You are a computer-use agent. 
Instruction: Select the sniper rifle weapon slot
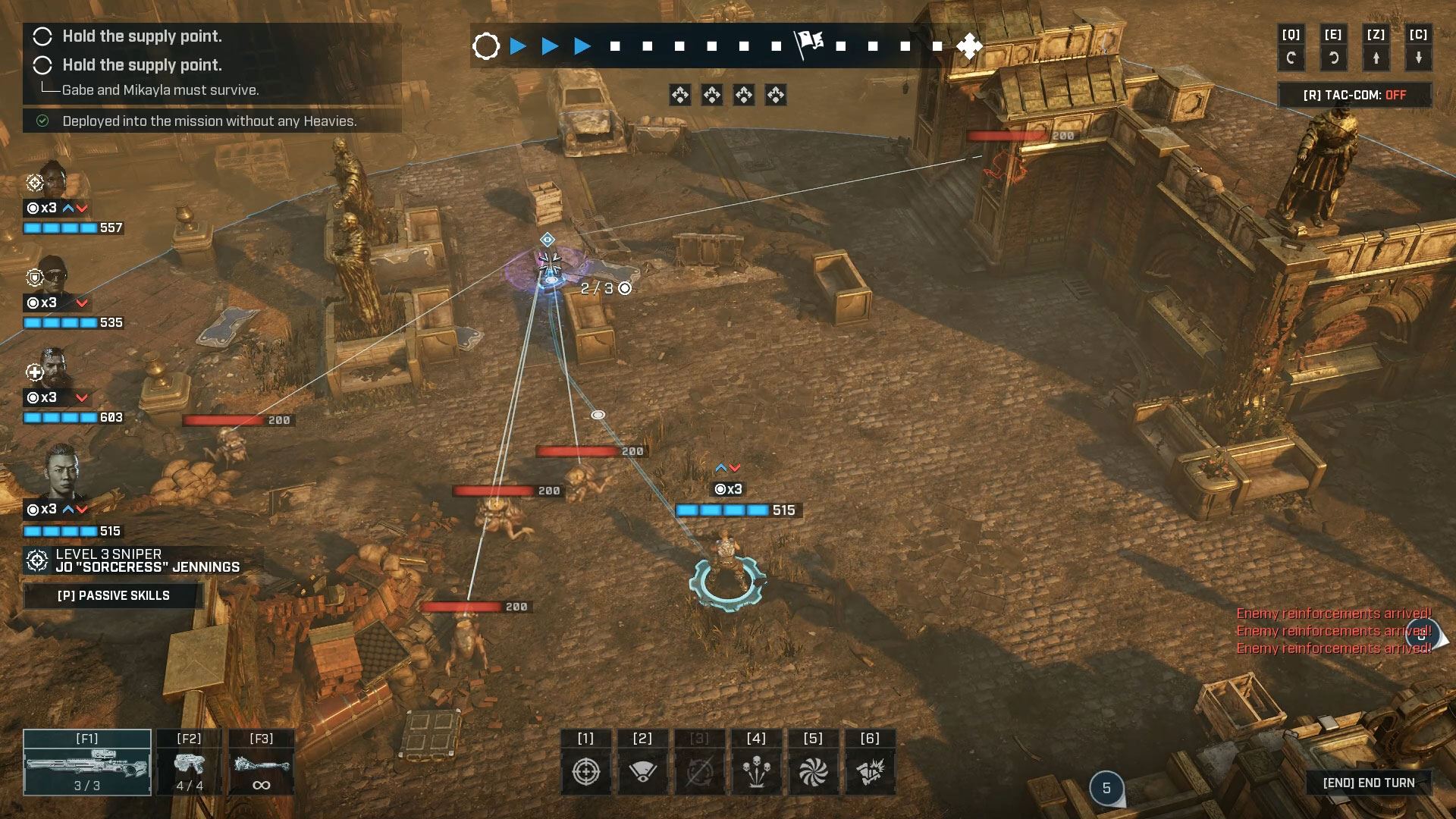[87, 762]
